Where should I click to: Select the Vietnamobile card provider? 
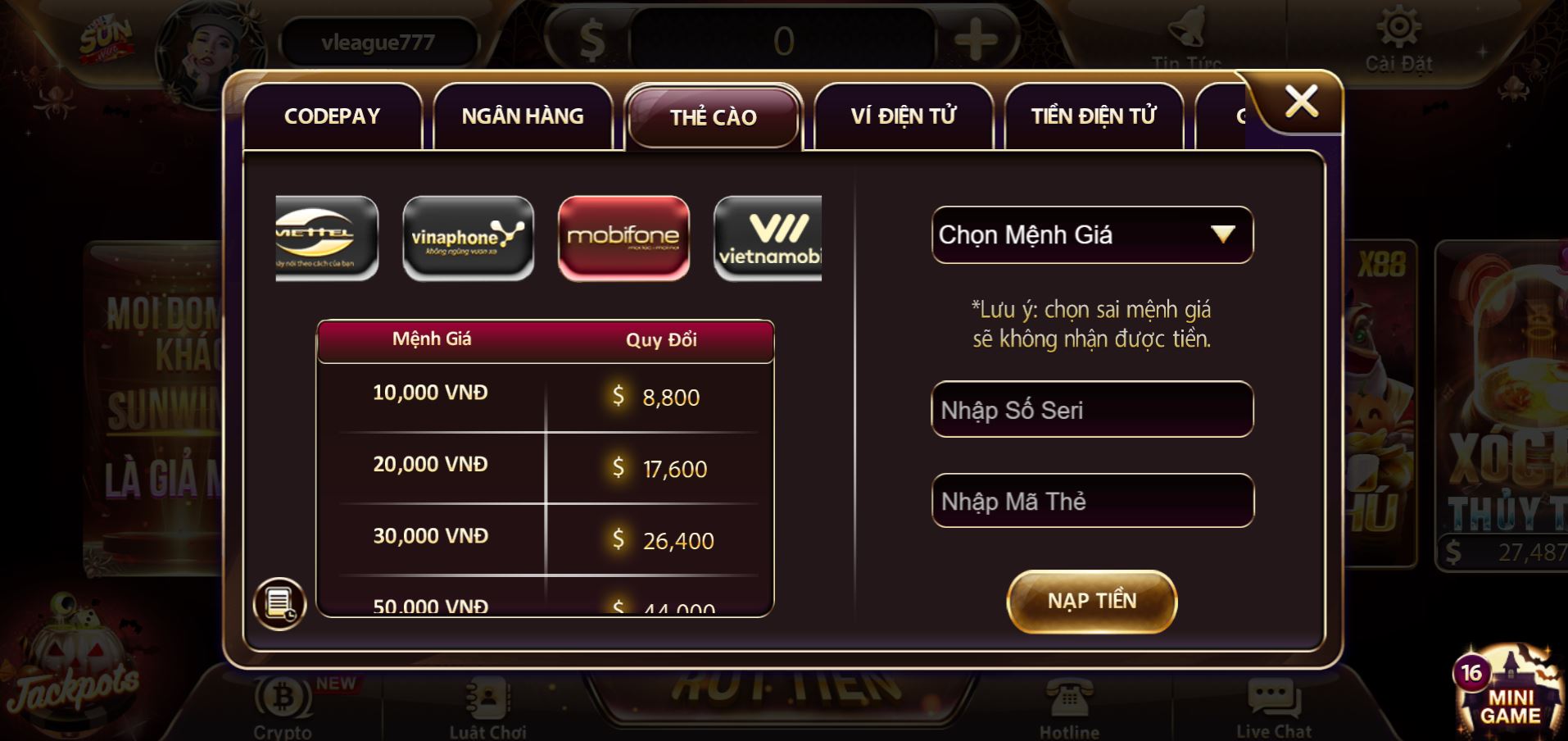pyautogui.click(x=768, y=238)
